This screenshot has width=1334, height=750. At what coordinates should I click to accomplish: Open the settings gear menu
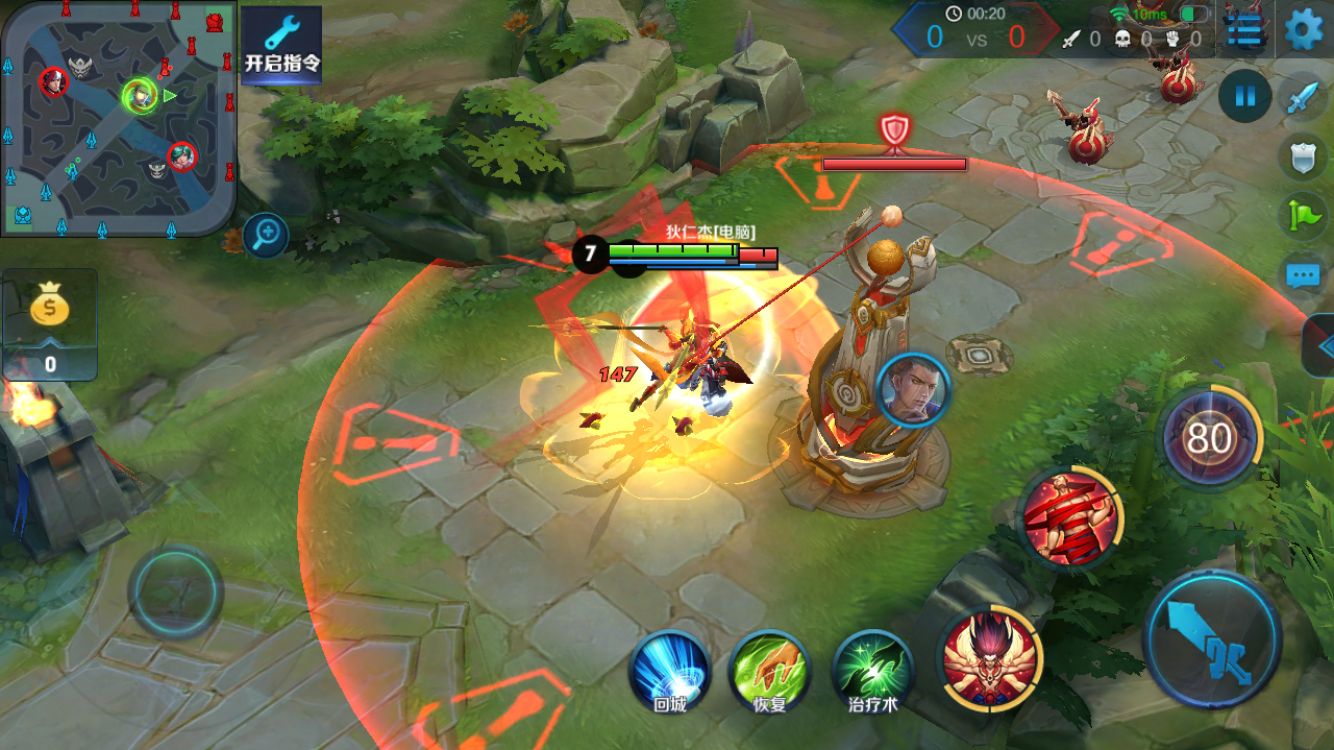click(x=1303, y=28)
